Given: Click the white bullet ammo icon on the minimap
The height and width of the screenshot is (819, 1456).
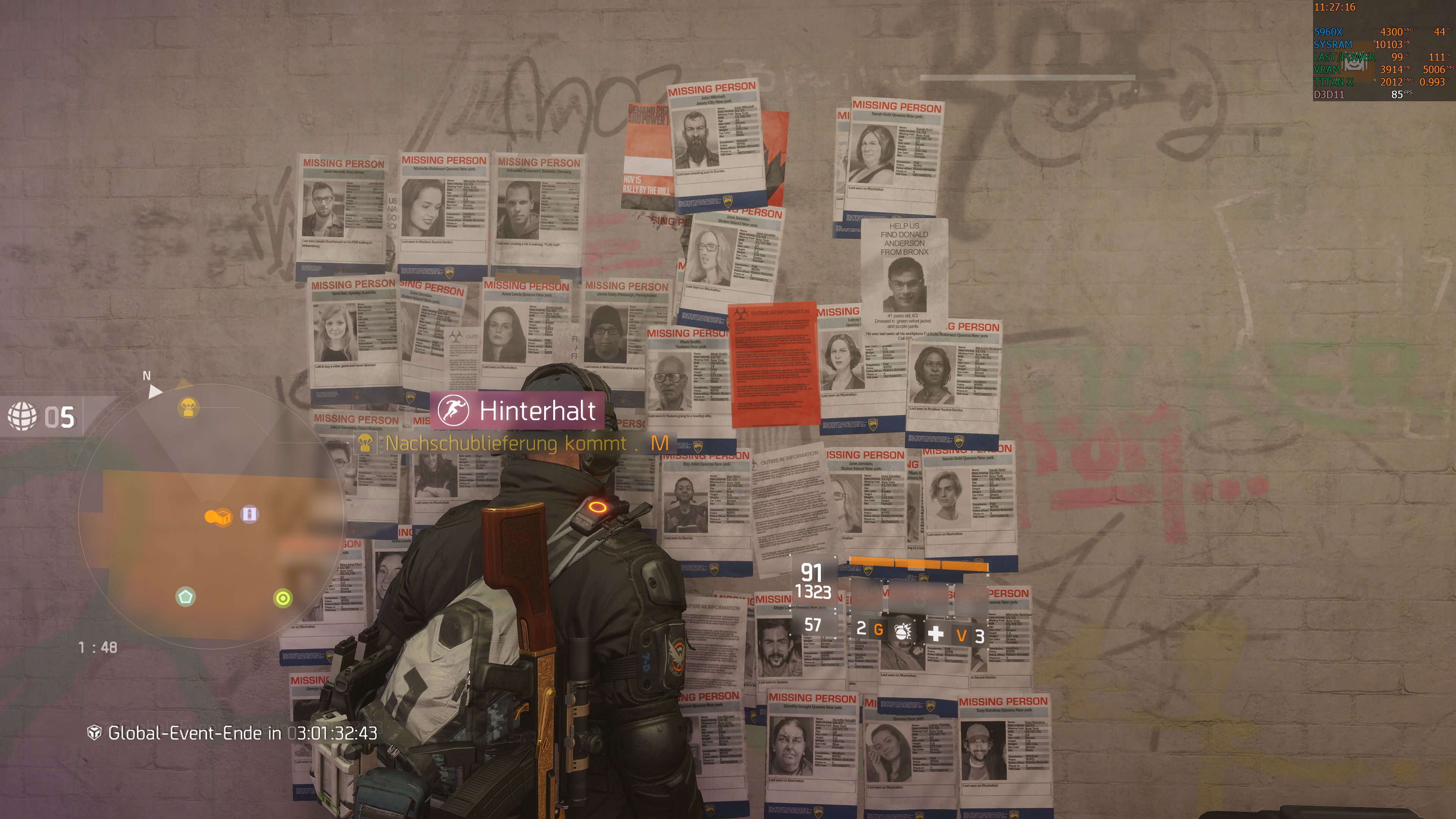Looking at the screenshot, I should coord(250,515).
